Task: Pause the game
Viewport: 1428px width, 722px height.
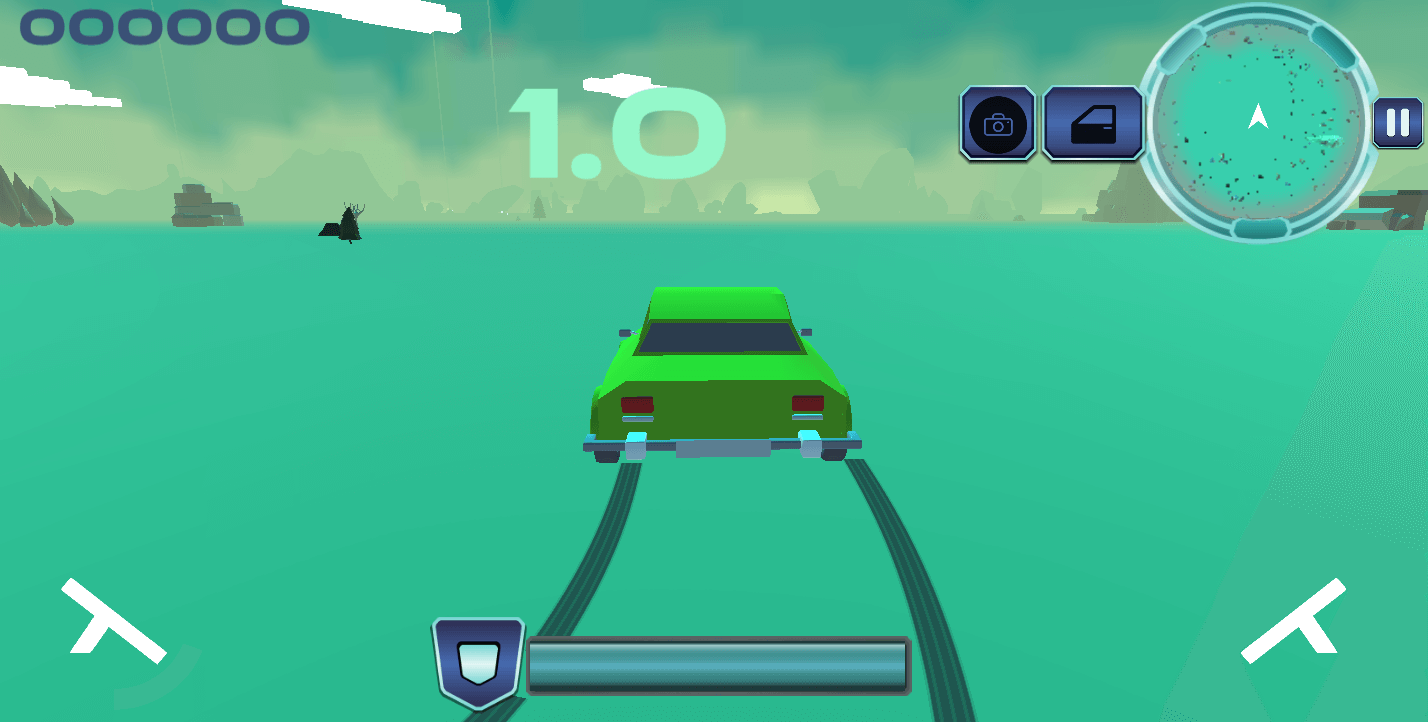Action: (x=1397, y=123)
